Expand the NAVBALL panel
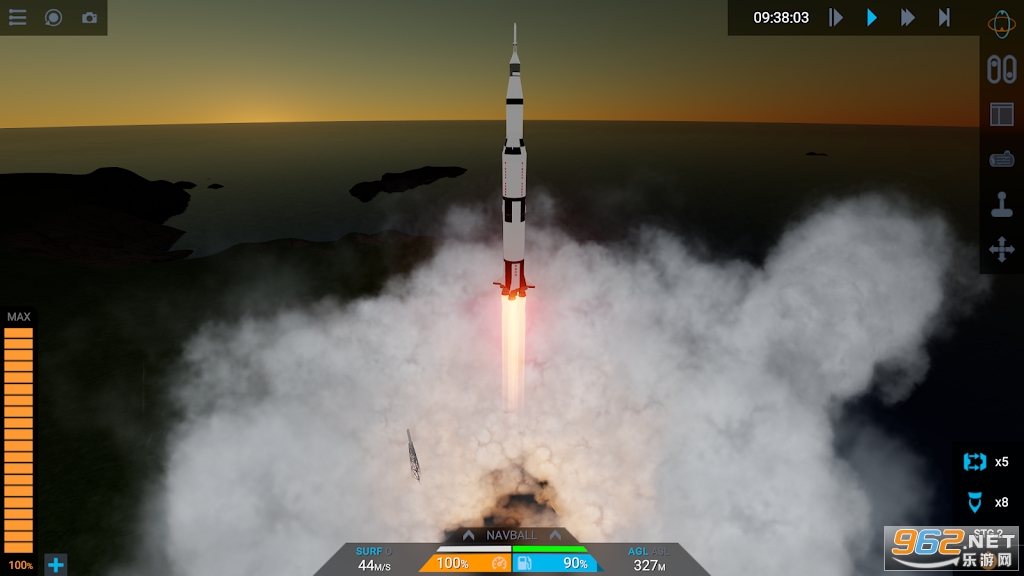Screen dimensions: 1024x576 (x=512, y=535)
